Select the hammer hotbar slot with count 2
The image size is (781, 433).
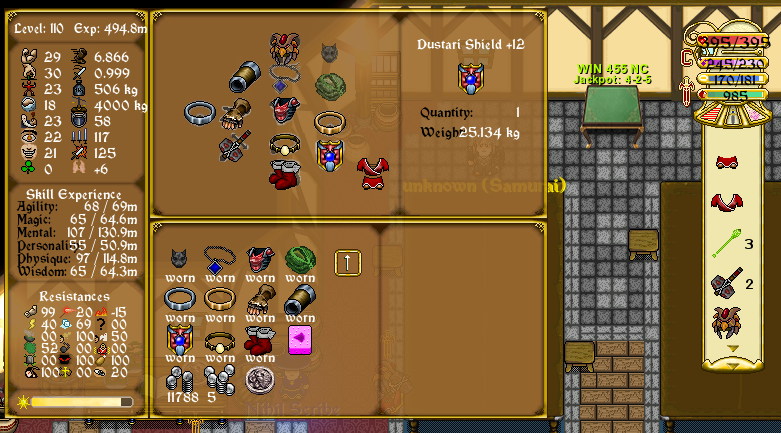(x=725, y=283)
